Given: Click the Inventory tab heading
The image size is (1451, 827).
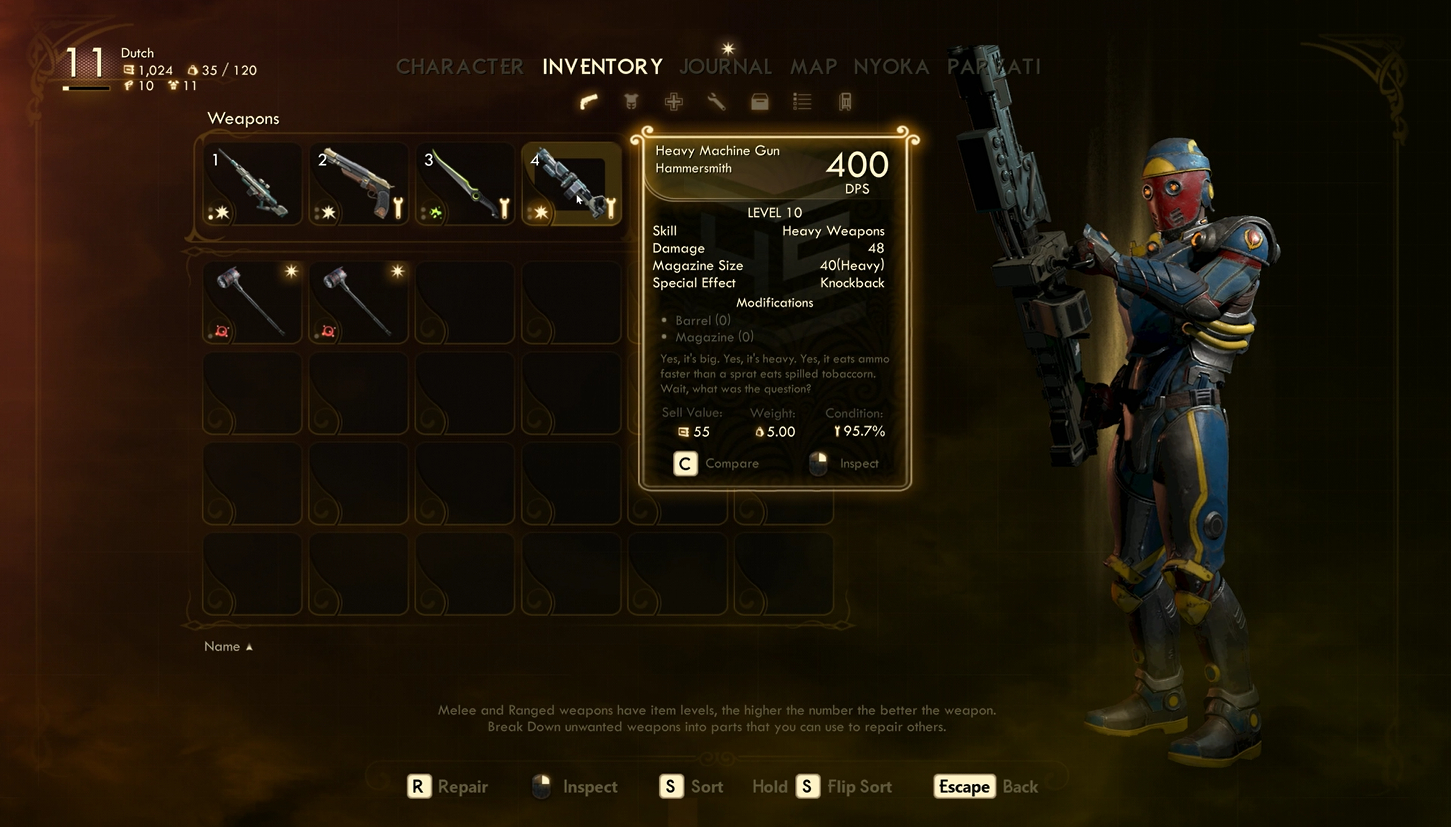Looking at the screenshot, I should click(x=602, y=67).
